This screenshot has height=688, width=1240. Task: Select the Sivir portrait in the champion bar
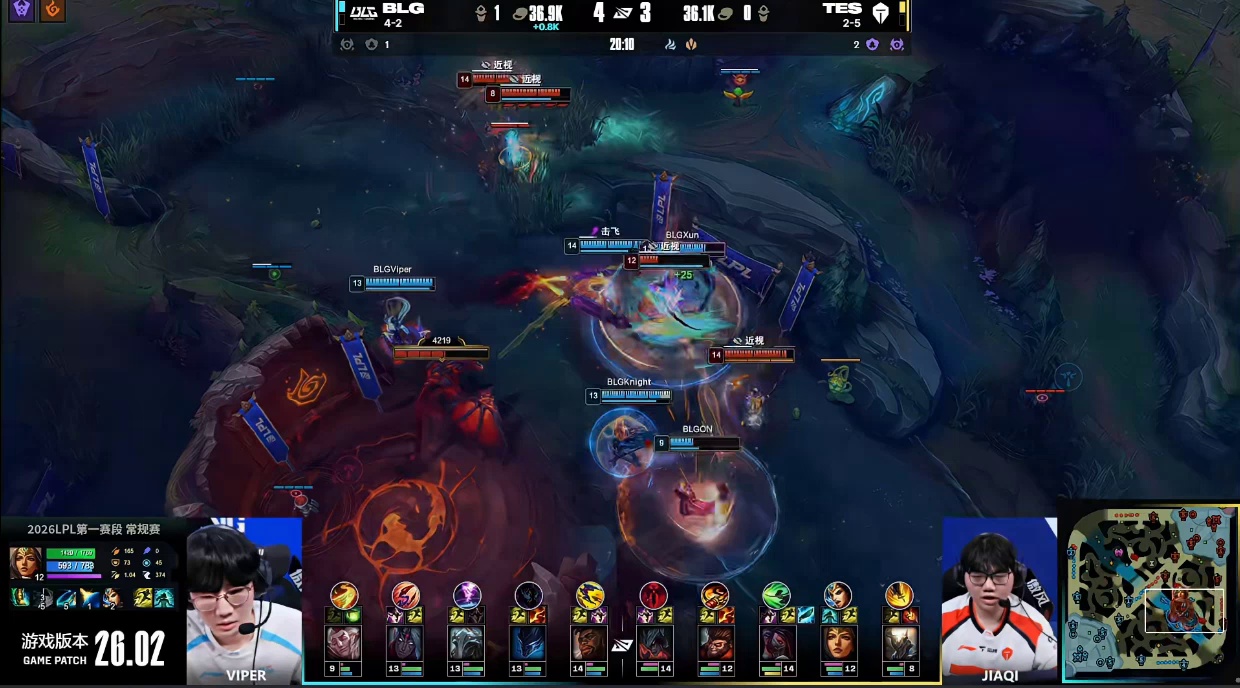(838, 642)
